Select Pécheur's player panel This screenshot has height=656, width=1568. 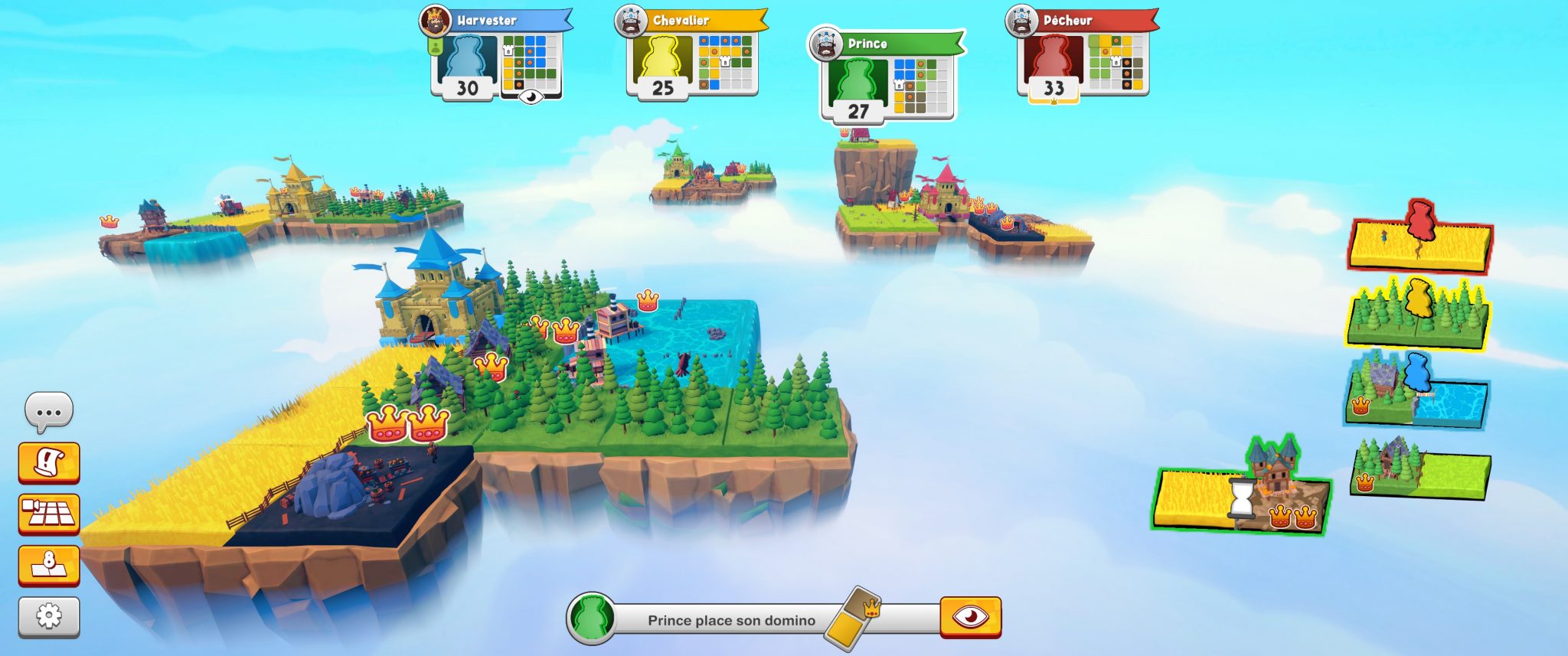click(1083, 54)
